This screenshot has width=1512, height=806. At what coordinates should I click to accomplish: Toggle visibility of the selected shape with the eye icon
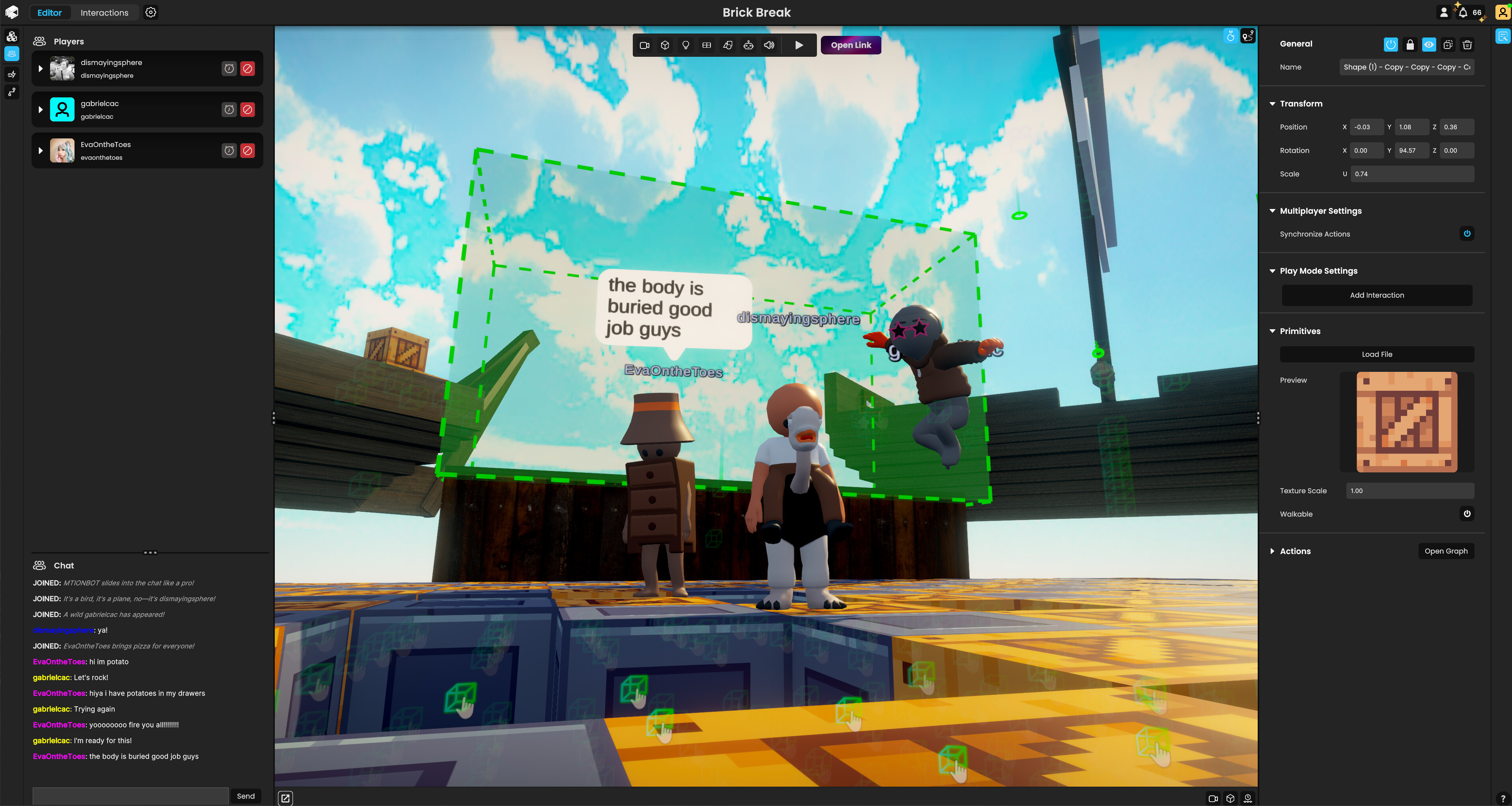[1429, 45]
